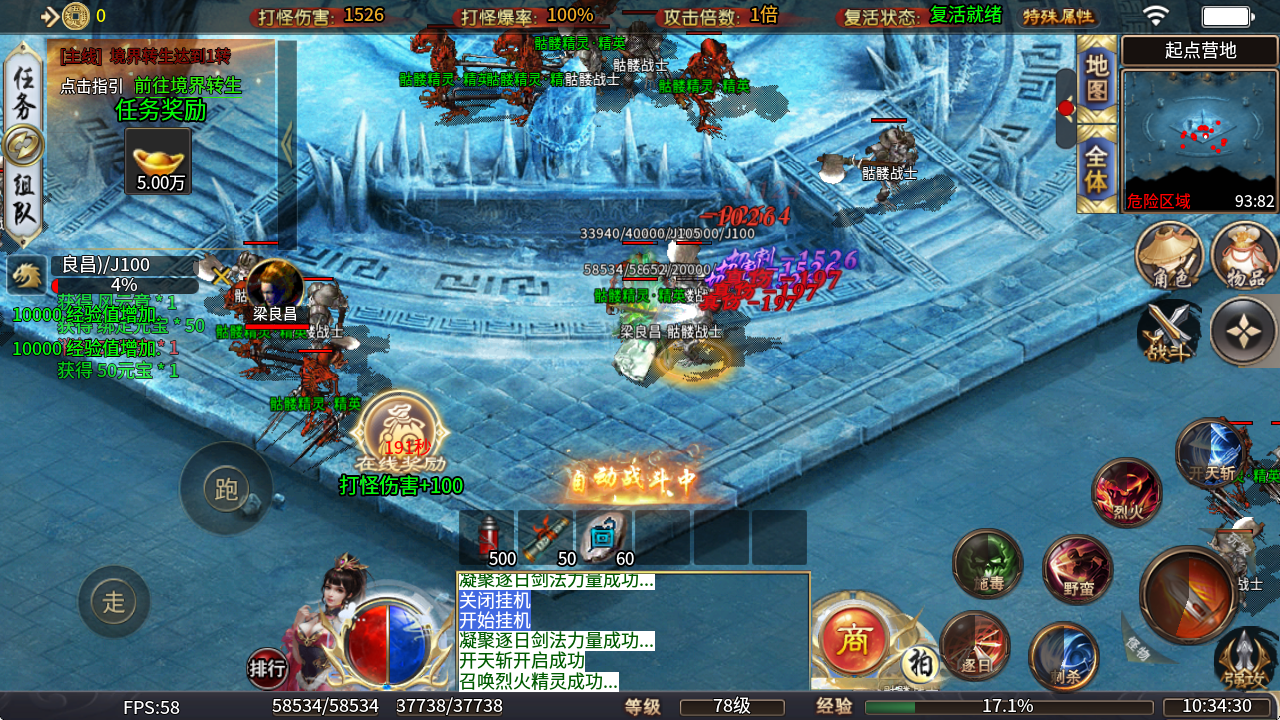Image resolution: width=1280 pixels, height=720 pixels.
Task: Use the 施毒 poison skill
Action: (x=987, y=564)
